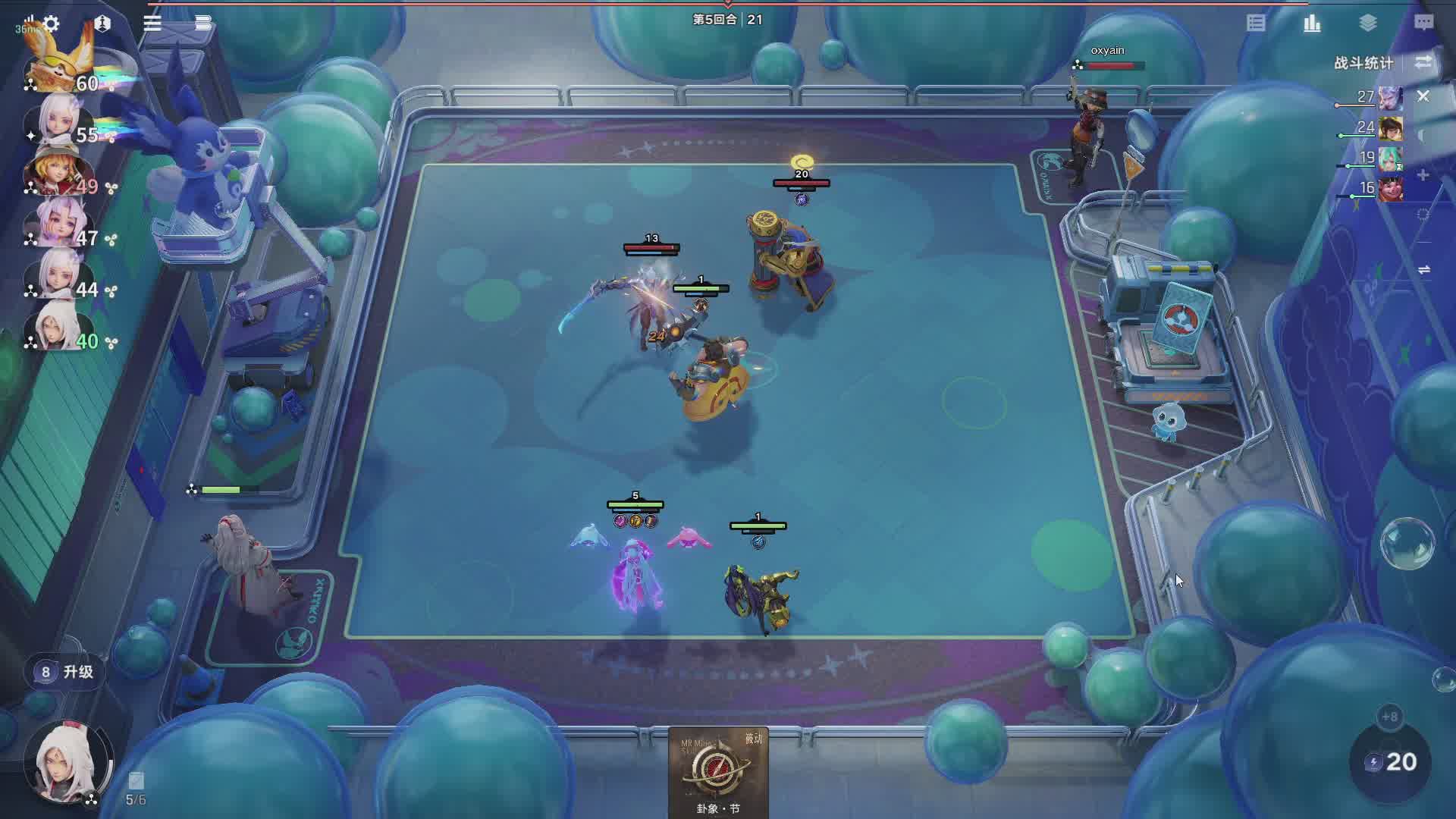Select the pink-haired player with 47 health
The image size is (1456, 819).
(59, 224)
